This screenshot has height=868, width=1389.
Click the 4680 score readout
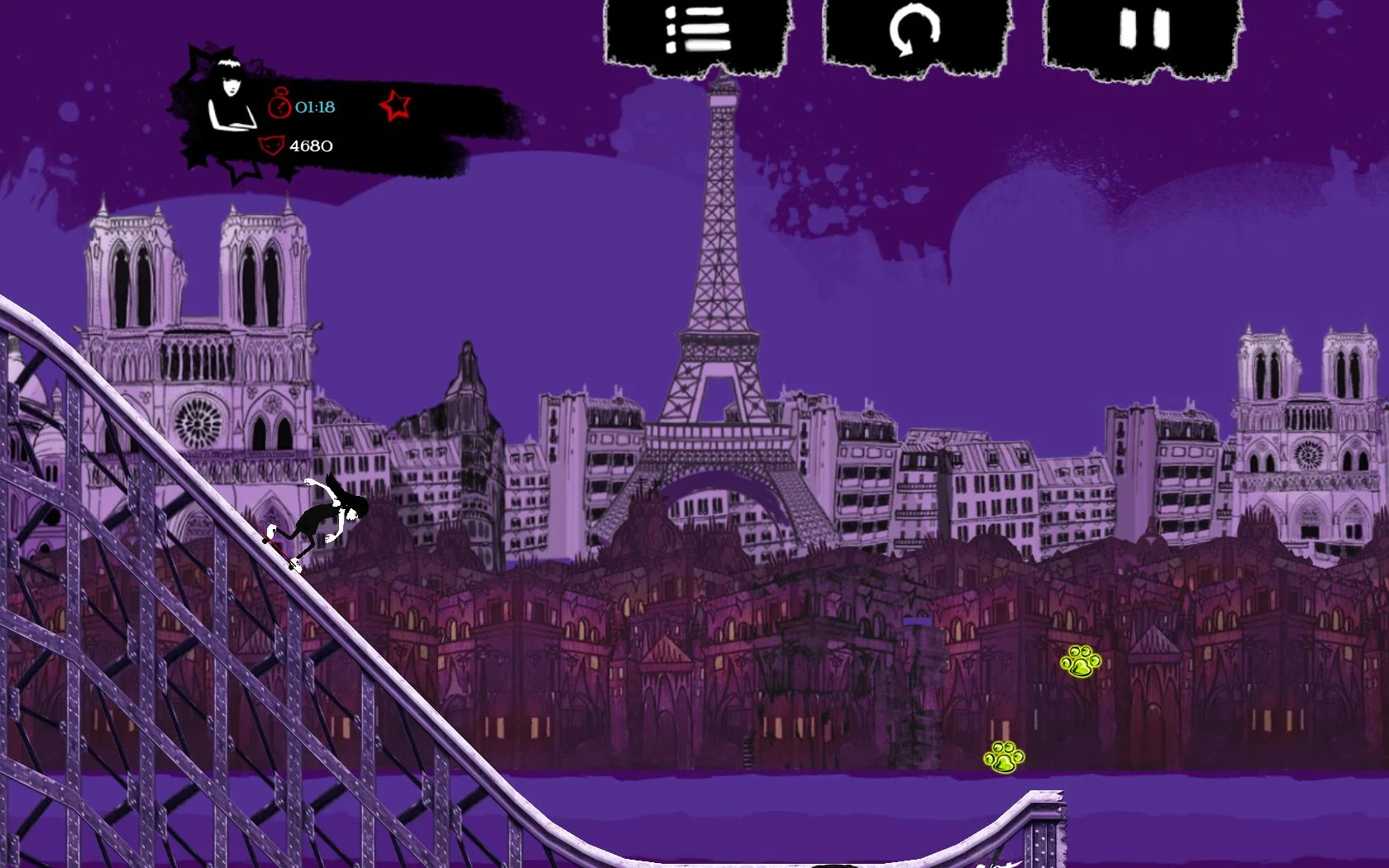(x=311, y=145)
